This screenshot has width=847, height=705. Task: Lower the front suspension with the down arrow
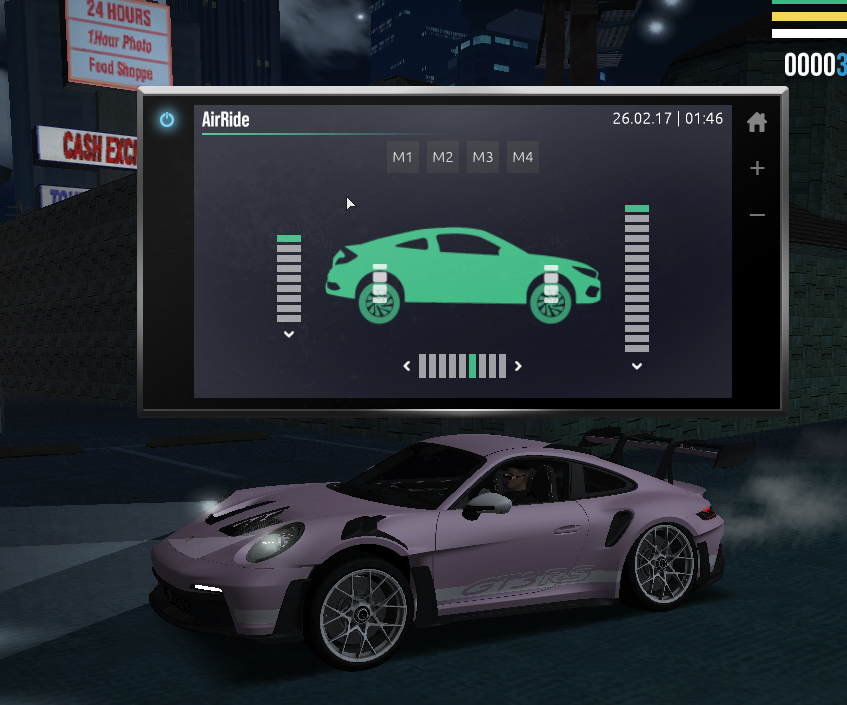coord(637,366)
